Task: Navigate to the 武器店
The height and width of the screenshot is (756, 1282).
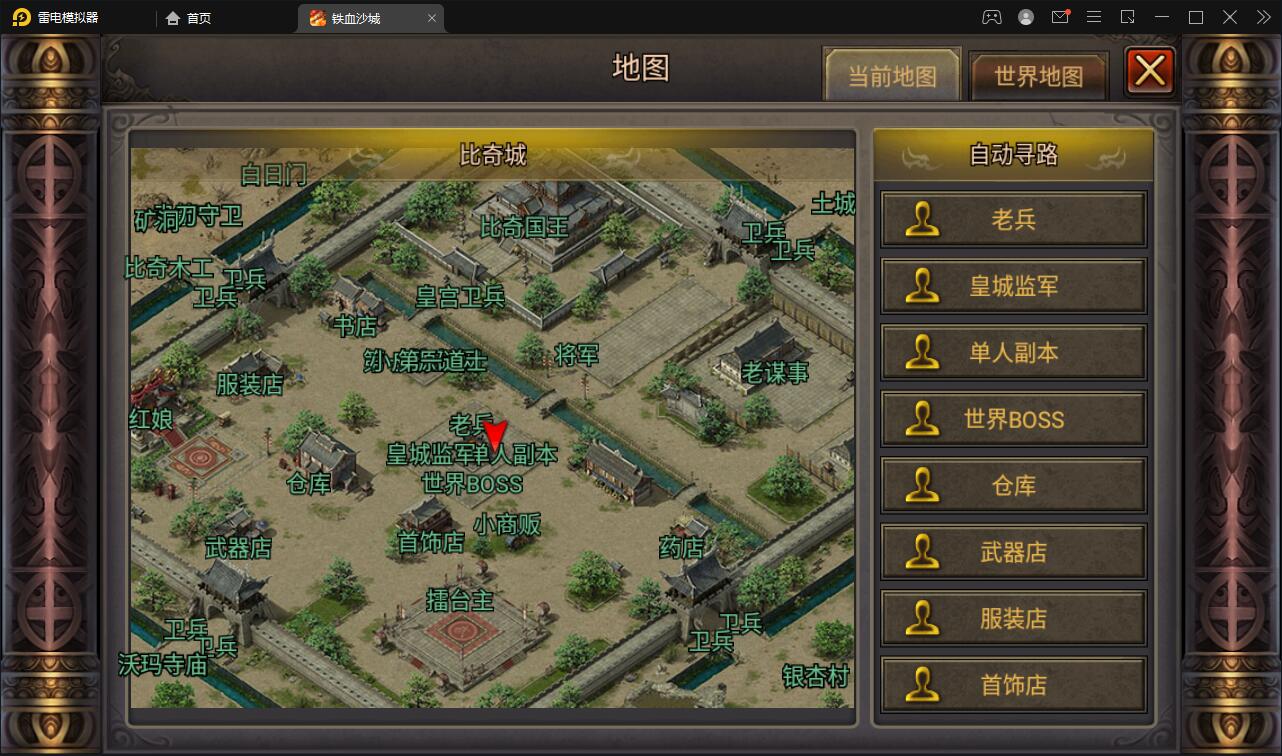Action: (1013, 552)
